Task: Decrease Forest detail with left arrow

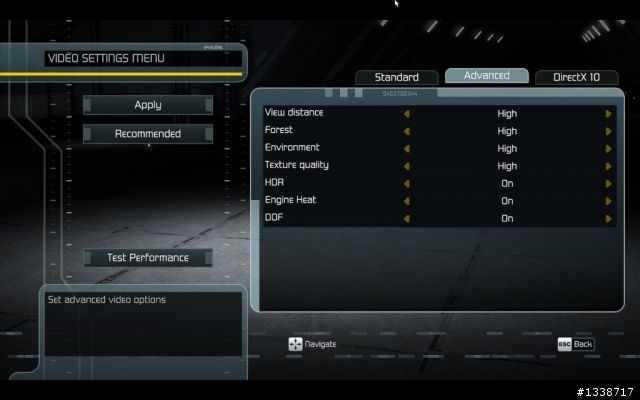Action: pos(407,131)
